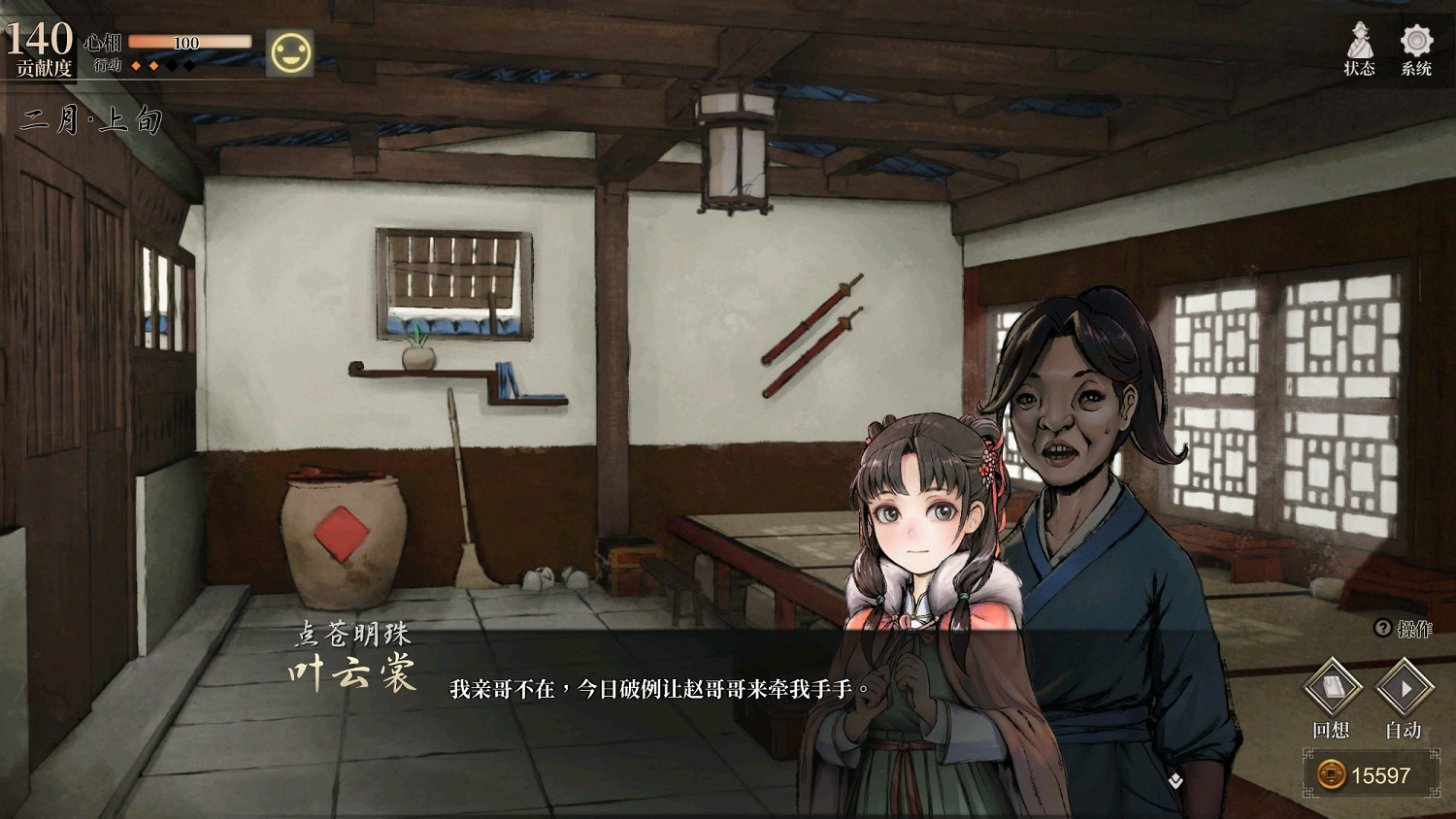Click the smiling mood face icon
The image size is (1456, 819).
(x=289, y=53)
